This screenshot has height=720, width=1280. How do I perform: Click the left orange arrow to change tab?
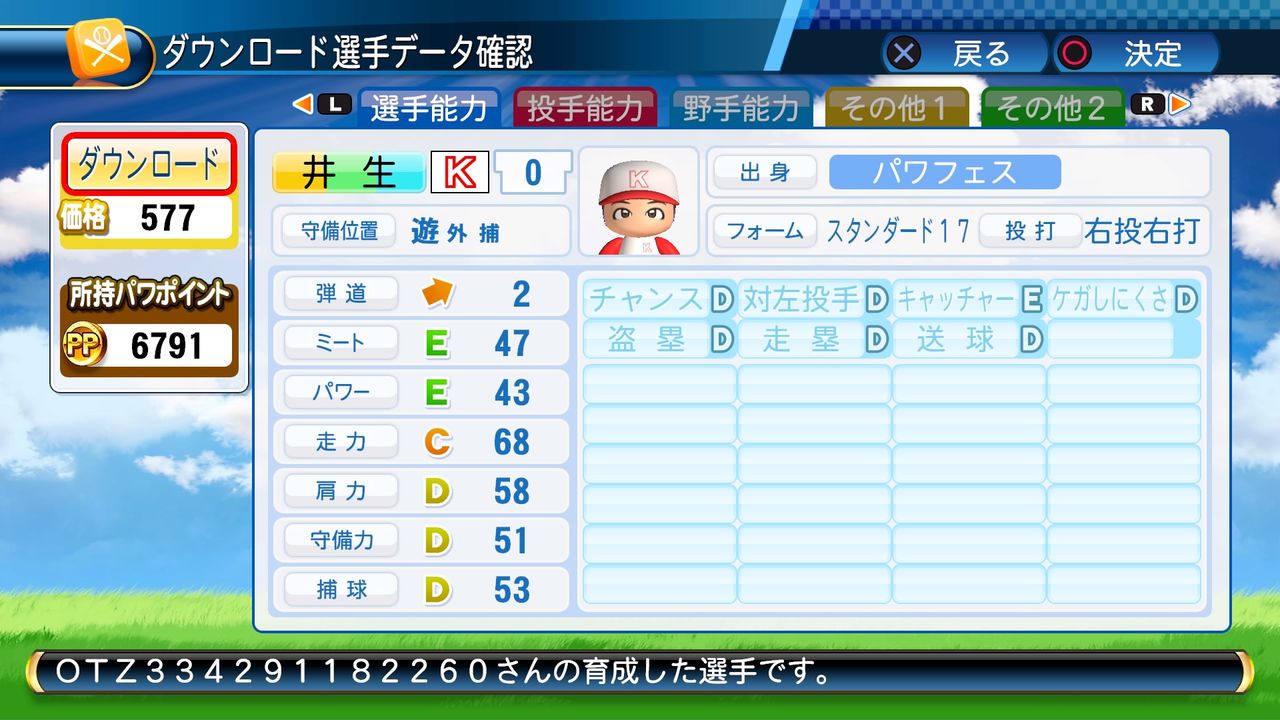click(305, 103)
